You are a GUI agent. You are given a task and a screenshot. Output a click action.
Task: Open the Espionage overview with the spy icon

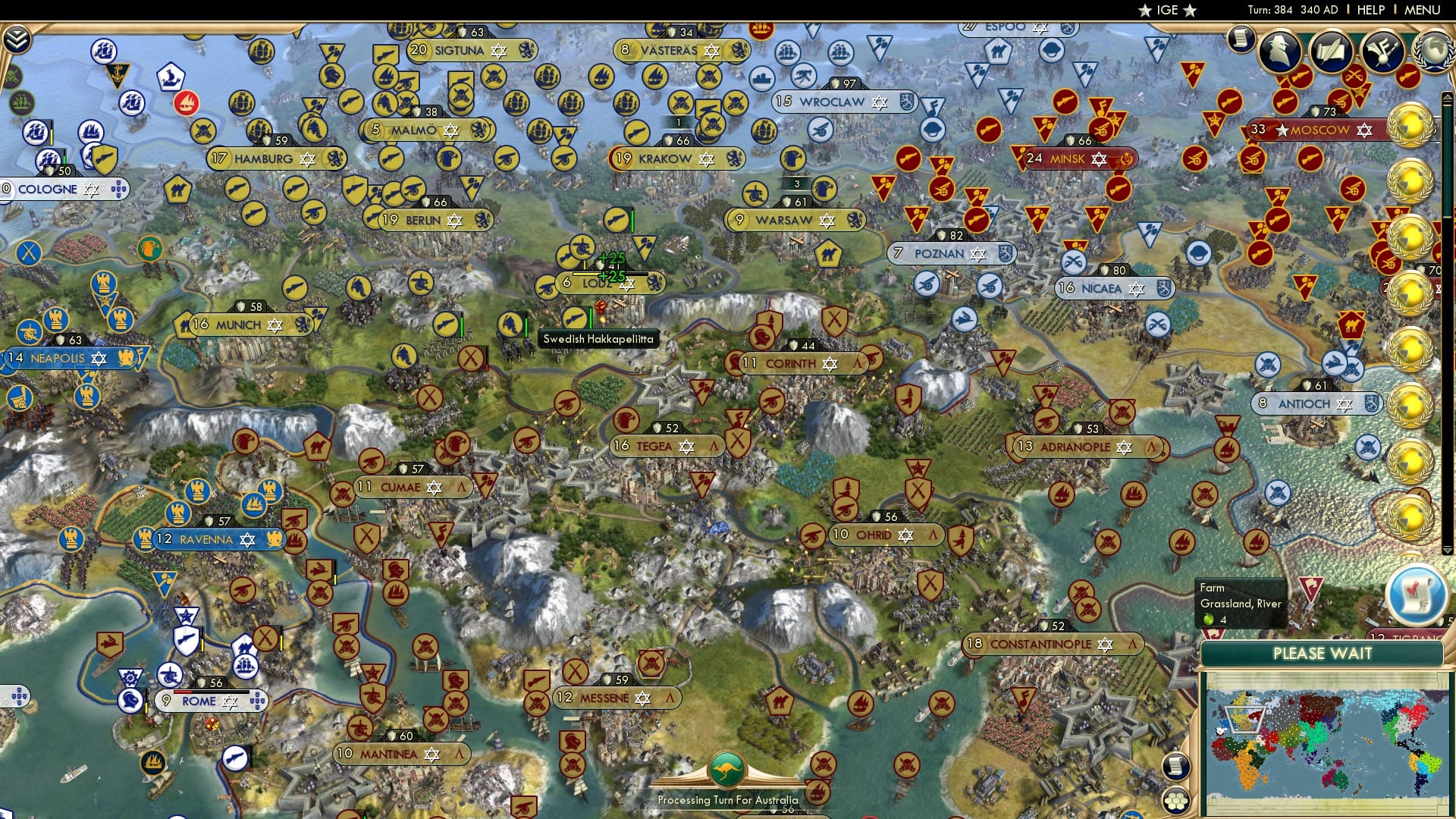[1279, 49]
